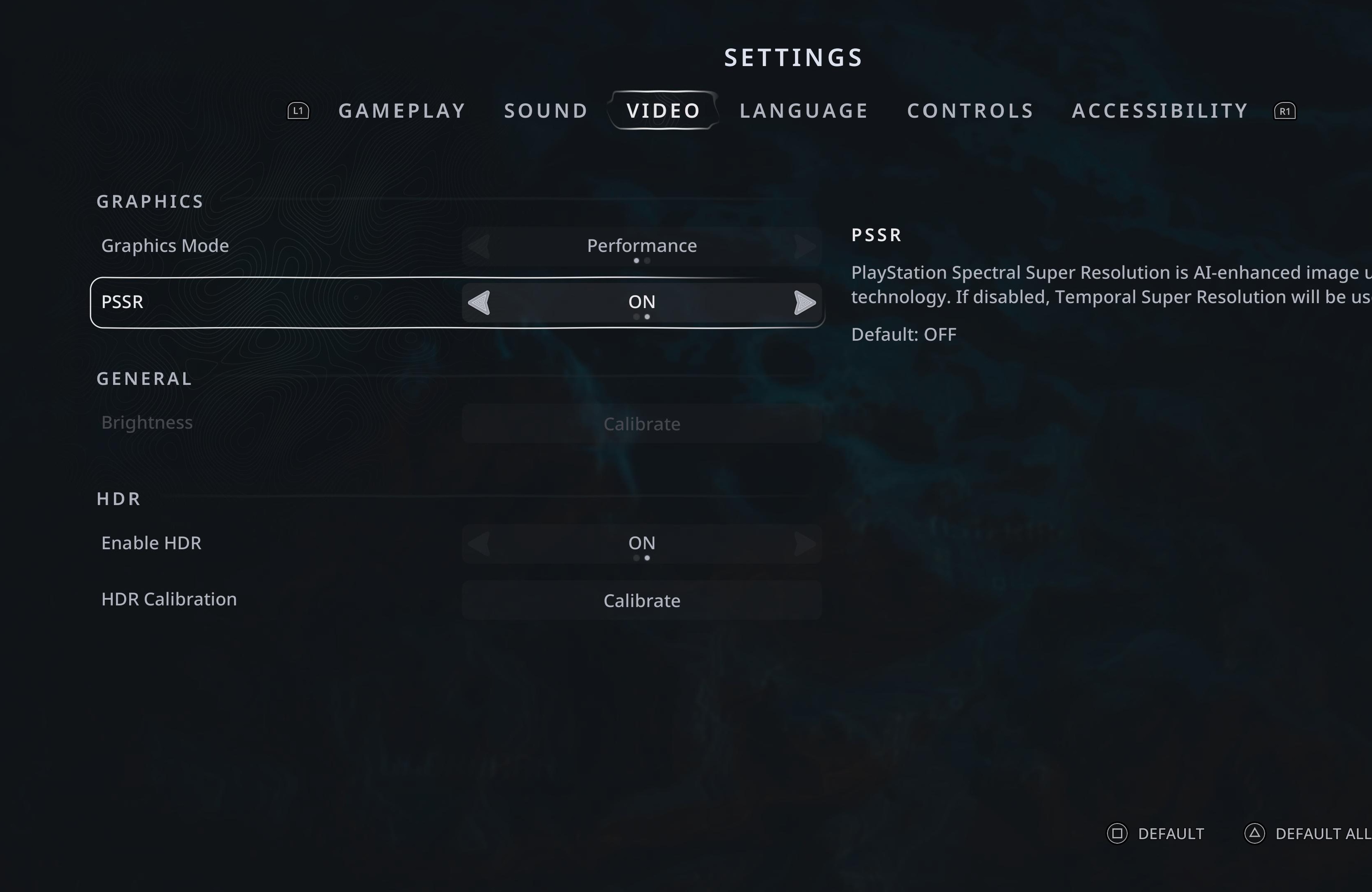Open the Accessibility tab
The image size is (1372, 892).
1160,111
